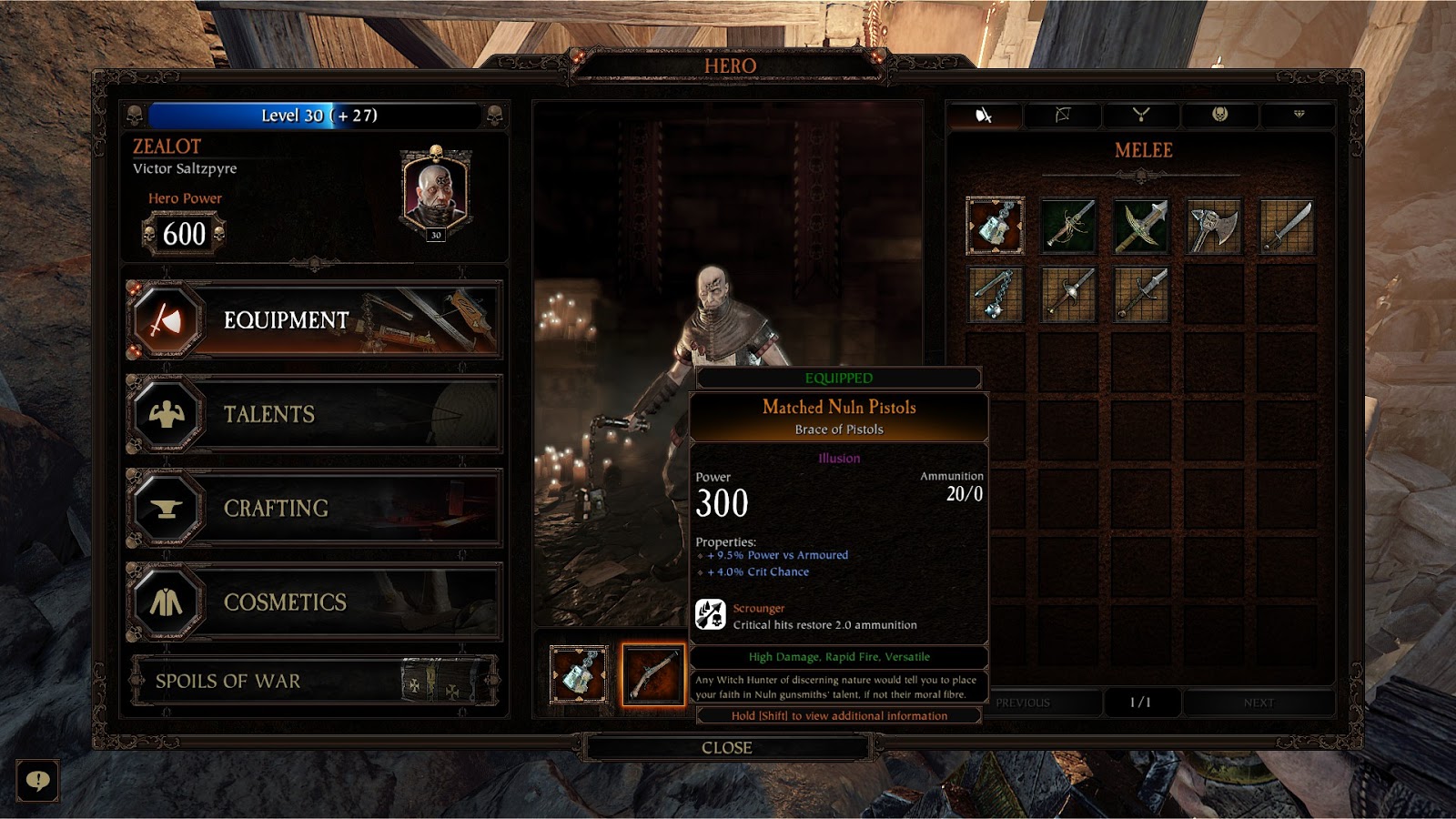Go to the Crafting menu
1456x819 pixels.
pos(314,508)
